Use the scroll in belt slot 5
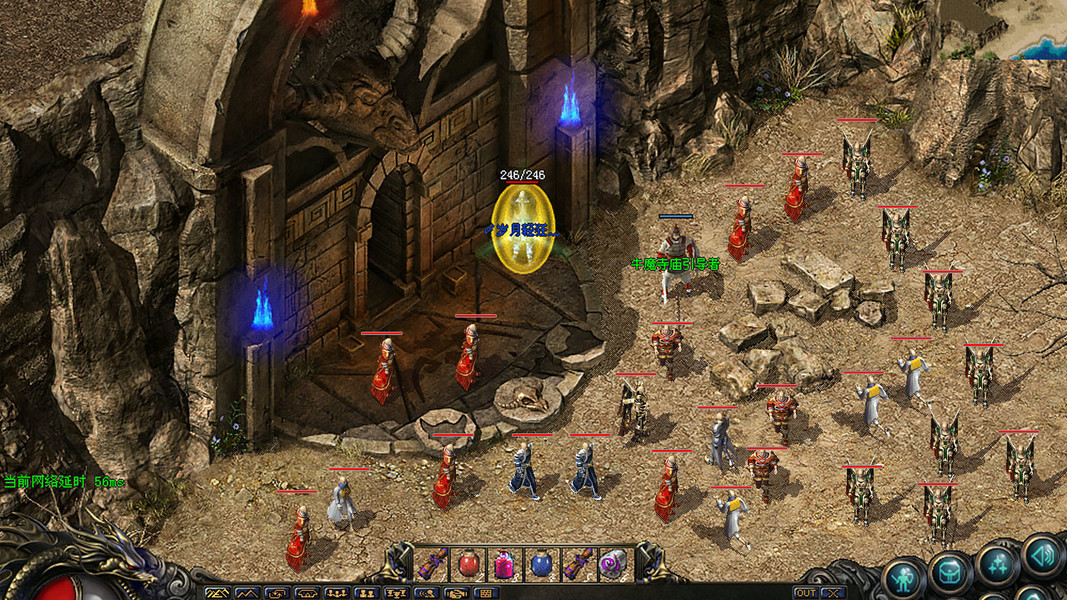This screenshot has height=600, width=1067. click(x=578, y=565)
